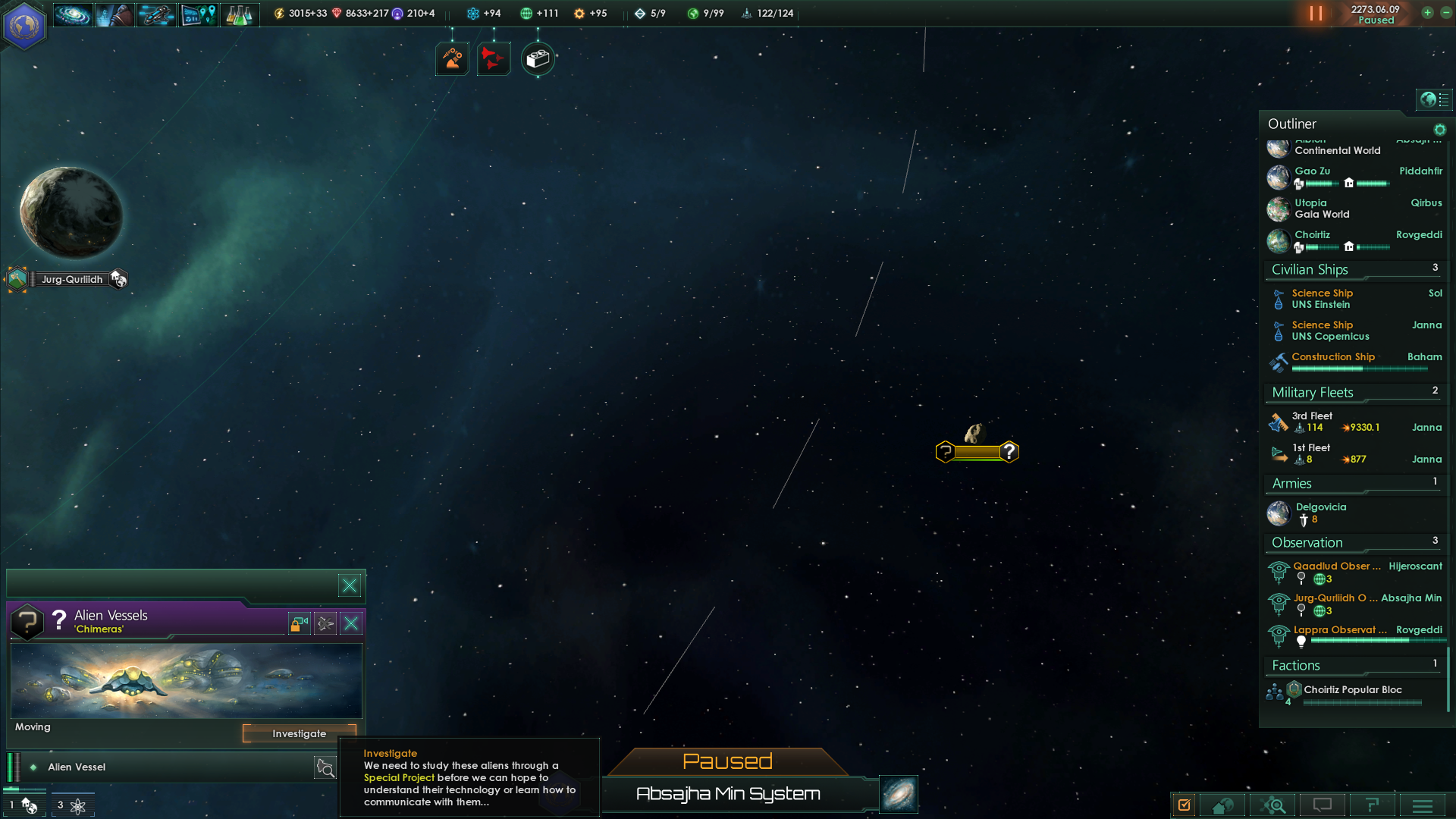Open the main menu hamburger button
1456x819 pixels.
point(1422,805)
